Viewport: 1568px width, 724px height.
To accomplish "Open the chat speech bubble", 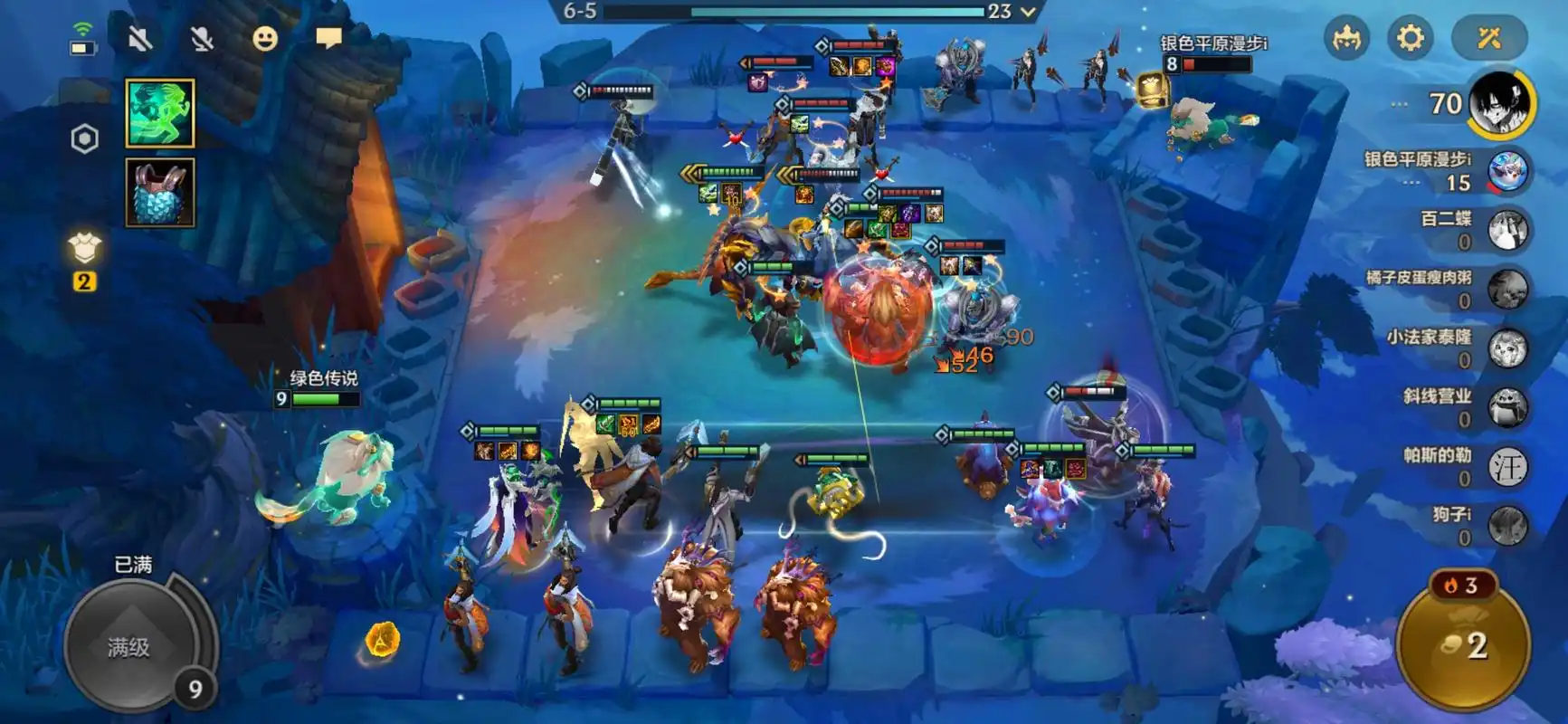I will point(328,38).
